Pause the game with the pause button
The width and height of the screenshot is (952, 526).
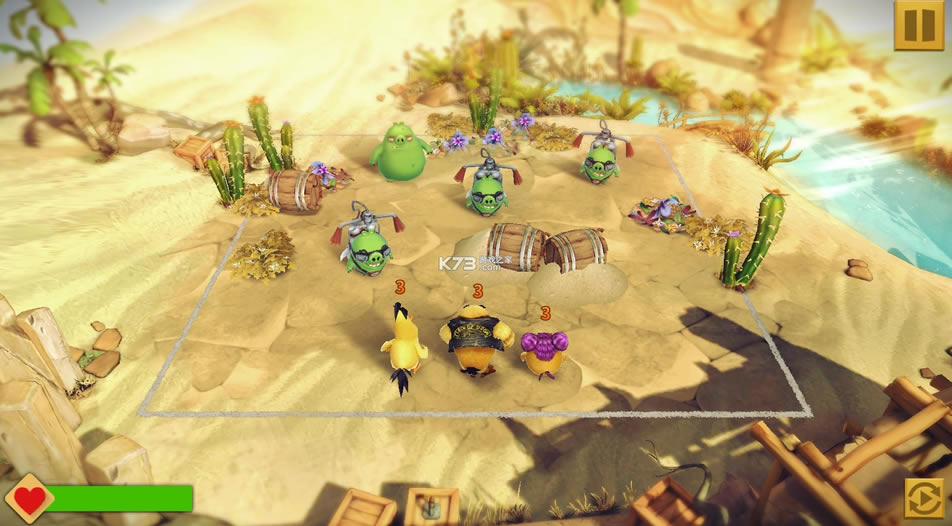click(918, 25)
